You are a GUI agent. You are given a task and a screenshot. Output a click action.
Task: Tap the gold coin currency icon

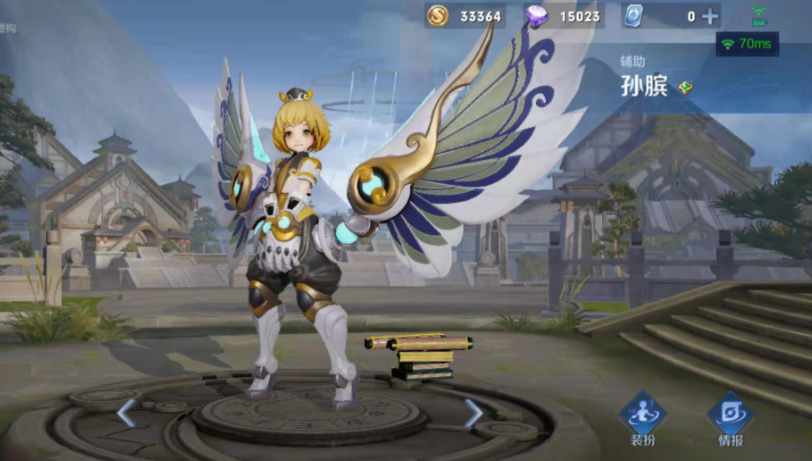[438, 16]
